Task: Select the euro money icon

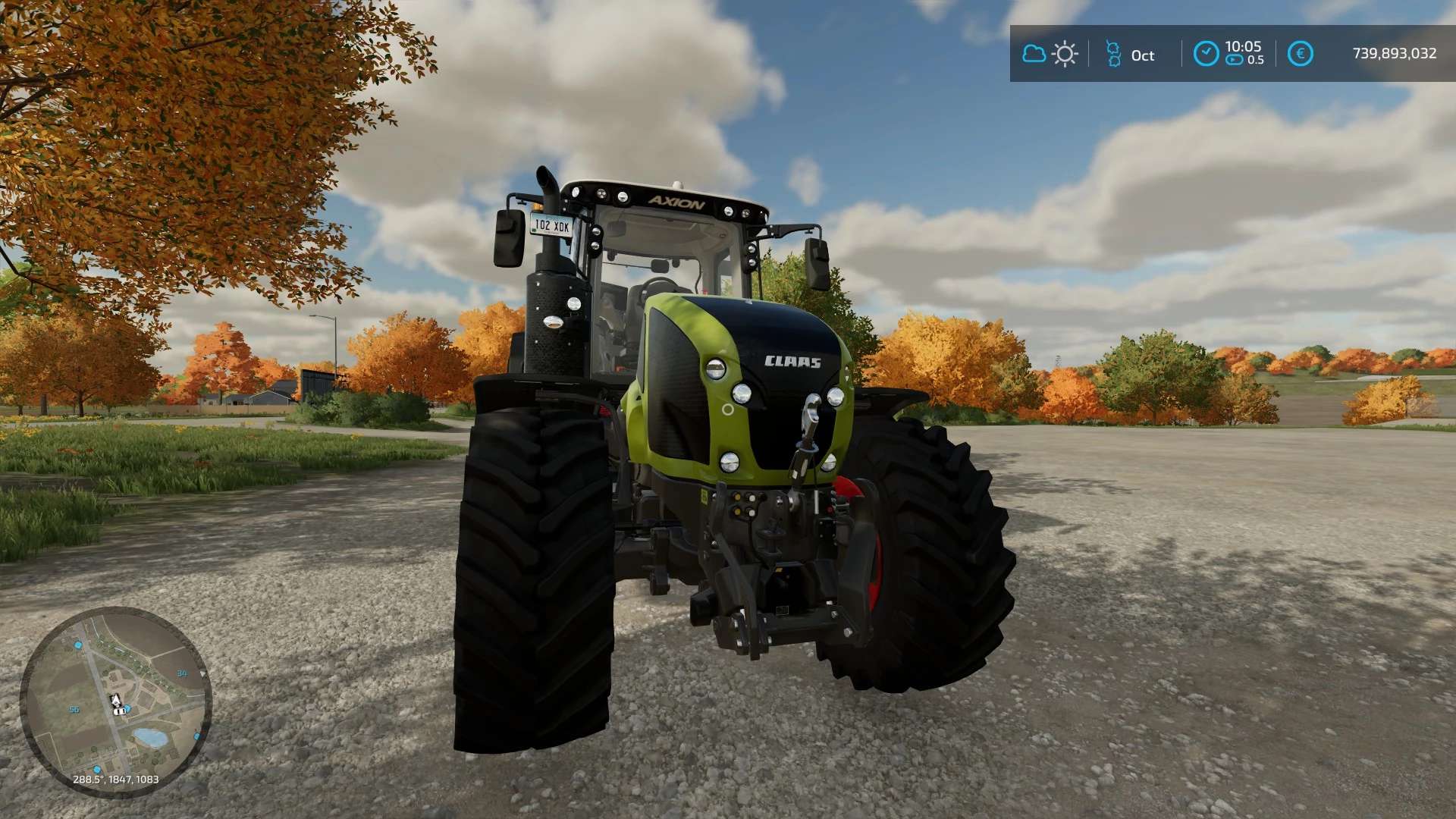Action: 1300,54
